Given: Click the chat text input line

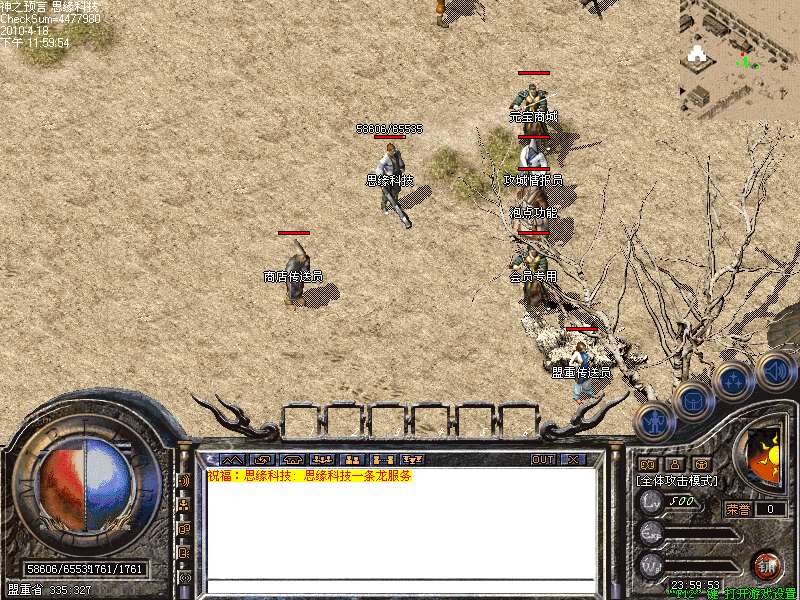Looking at the screenshot, I should pyautogui.click(x=400, y=585).
